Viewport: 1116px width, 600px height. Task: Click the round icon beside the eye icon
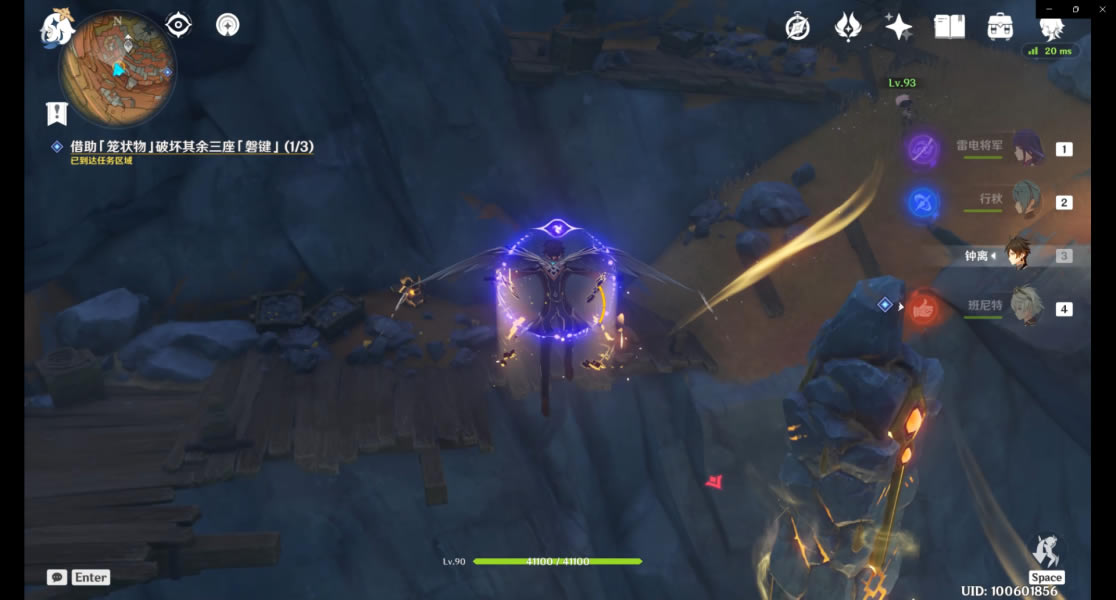point(228,25)
